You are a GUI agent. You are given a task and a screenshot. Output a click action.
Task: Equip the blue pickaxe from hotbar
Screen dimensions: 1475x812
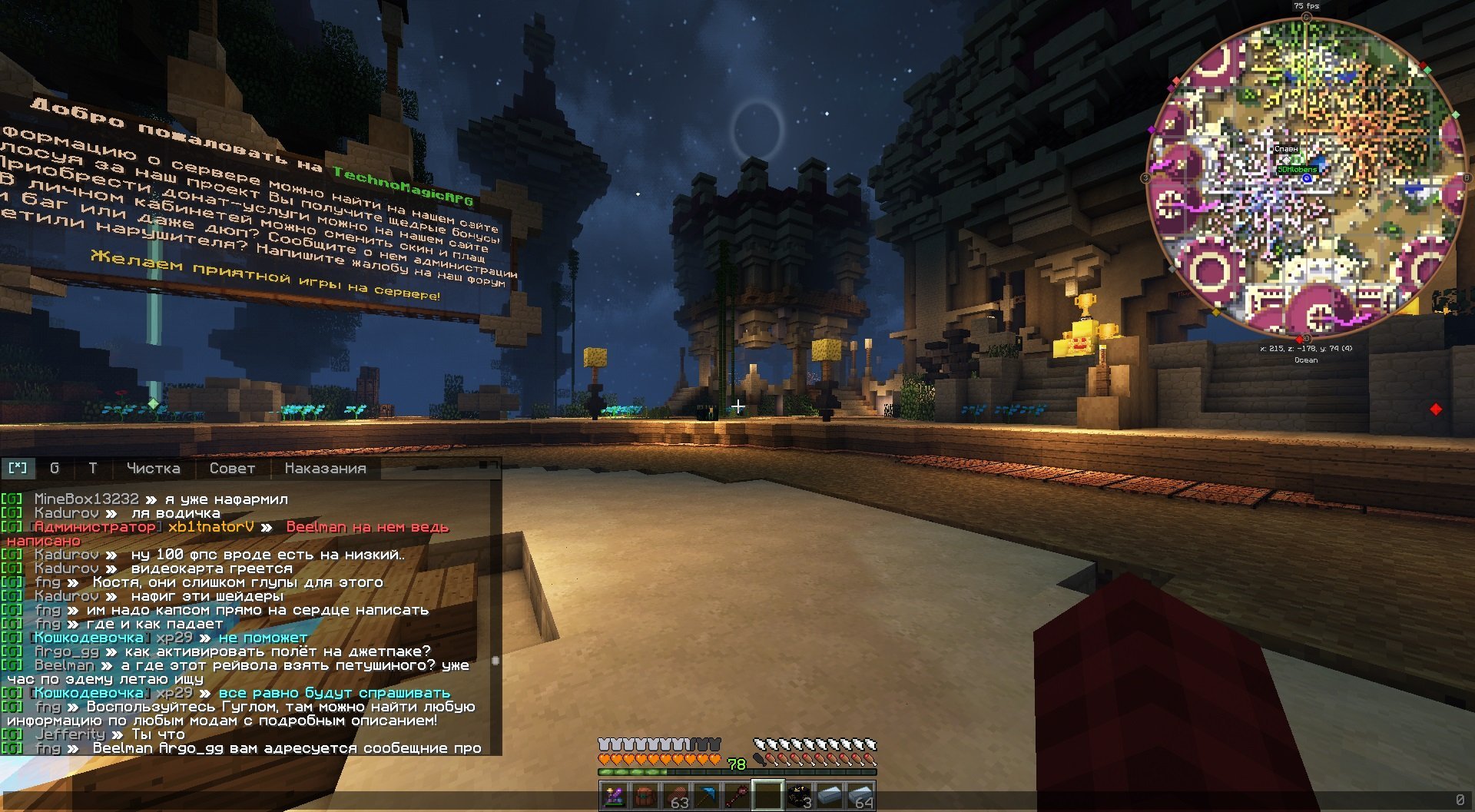(x=706, y=796)
